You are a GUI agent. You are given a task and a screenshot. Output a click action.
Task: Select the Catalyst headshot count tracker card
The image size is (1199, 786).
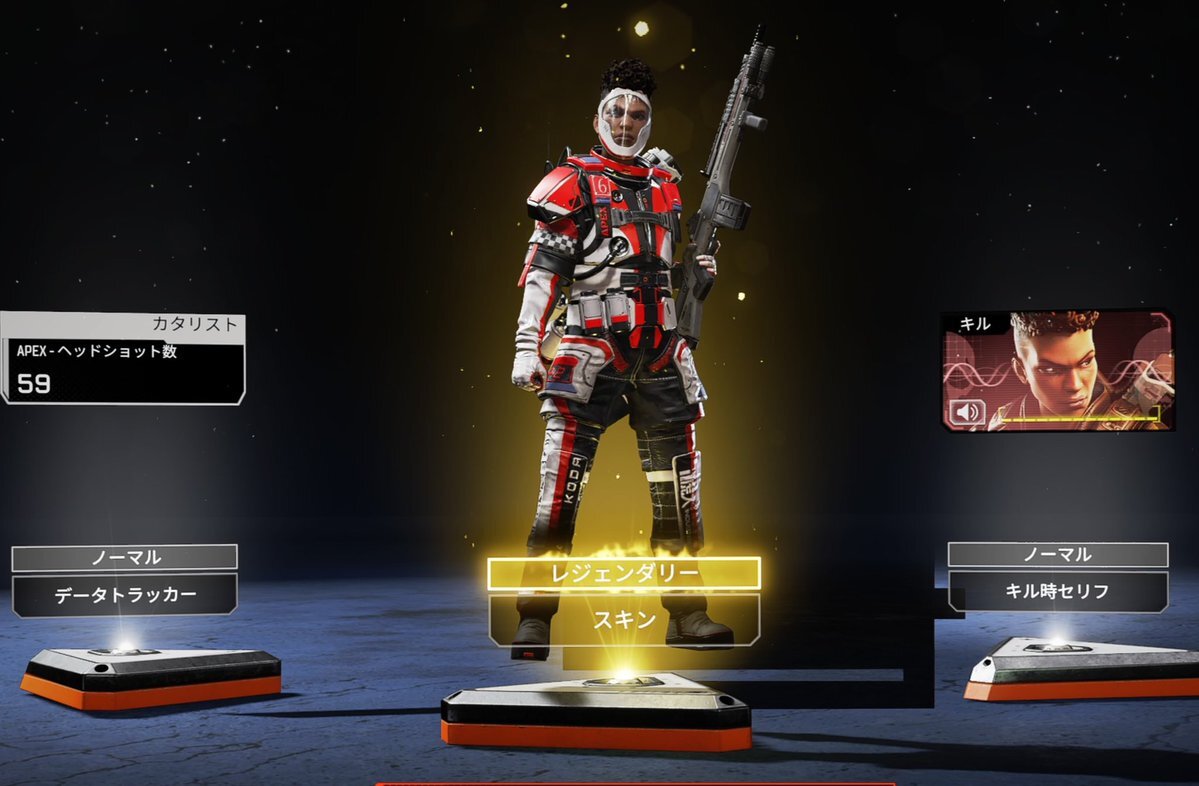tap(122, 359)
